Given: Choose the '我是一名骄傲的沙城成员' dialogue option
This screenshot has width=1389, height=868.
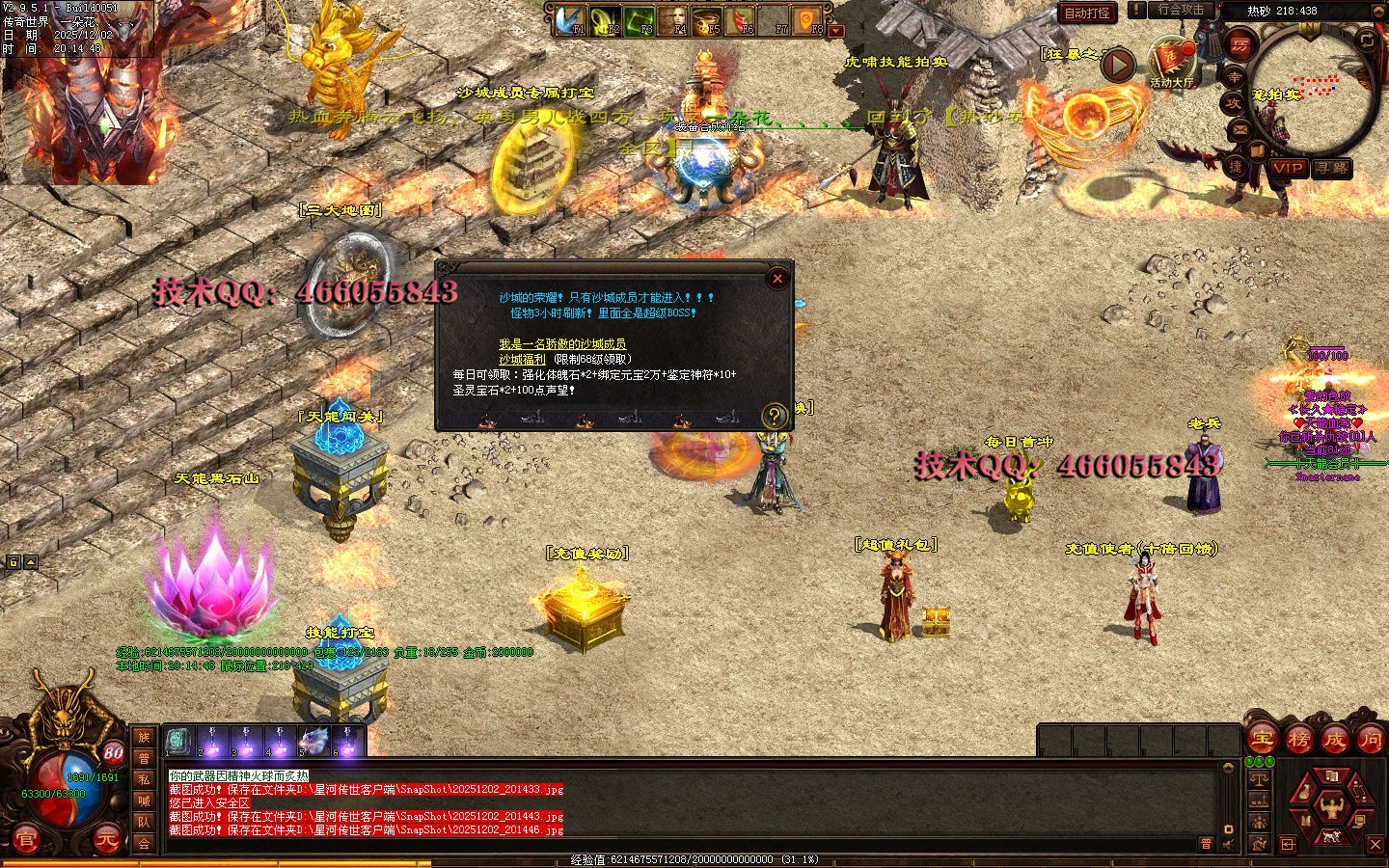Looking at the screenshot, I should (562, 344).
